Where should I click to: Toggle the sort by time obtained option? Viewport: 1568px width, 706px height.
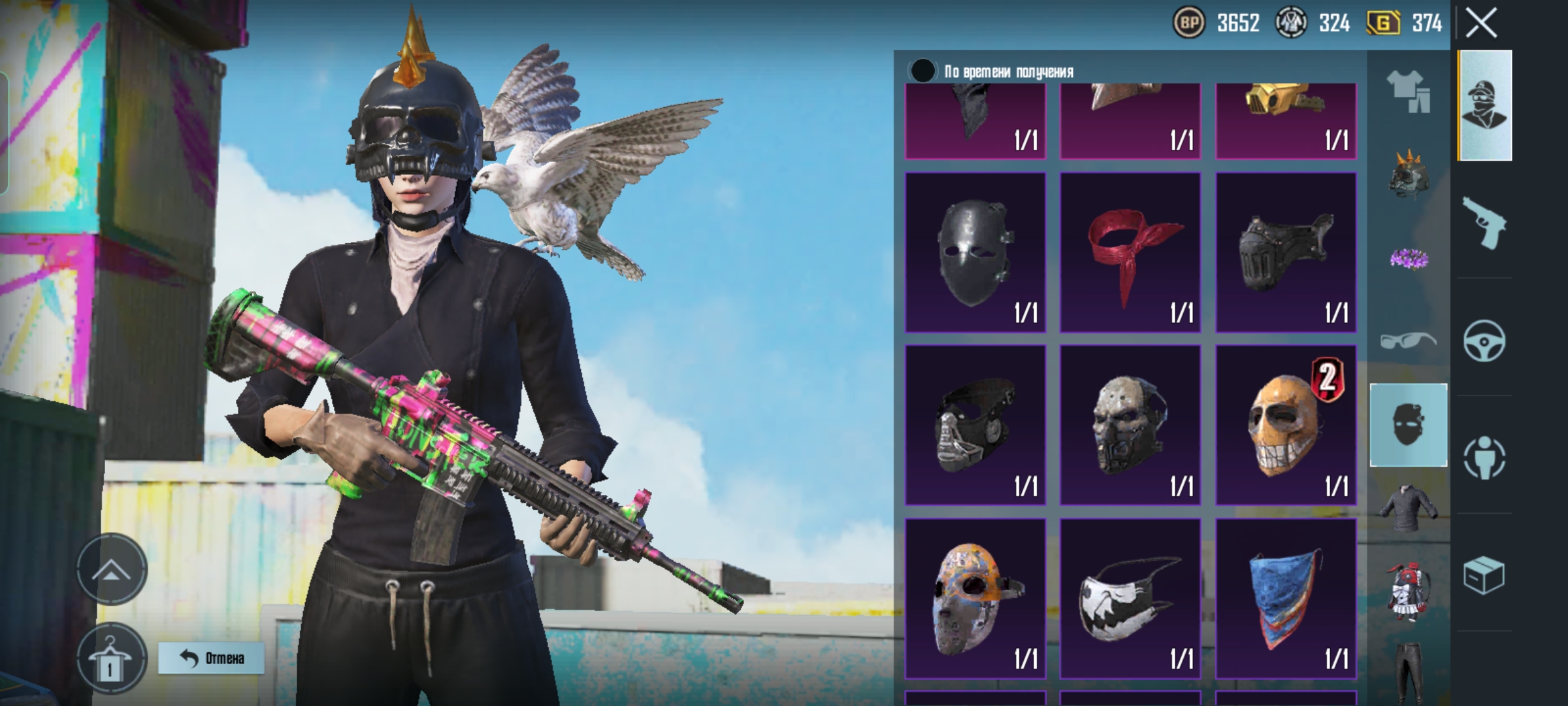pyautogui.click(x=923, y=71)
